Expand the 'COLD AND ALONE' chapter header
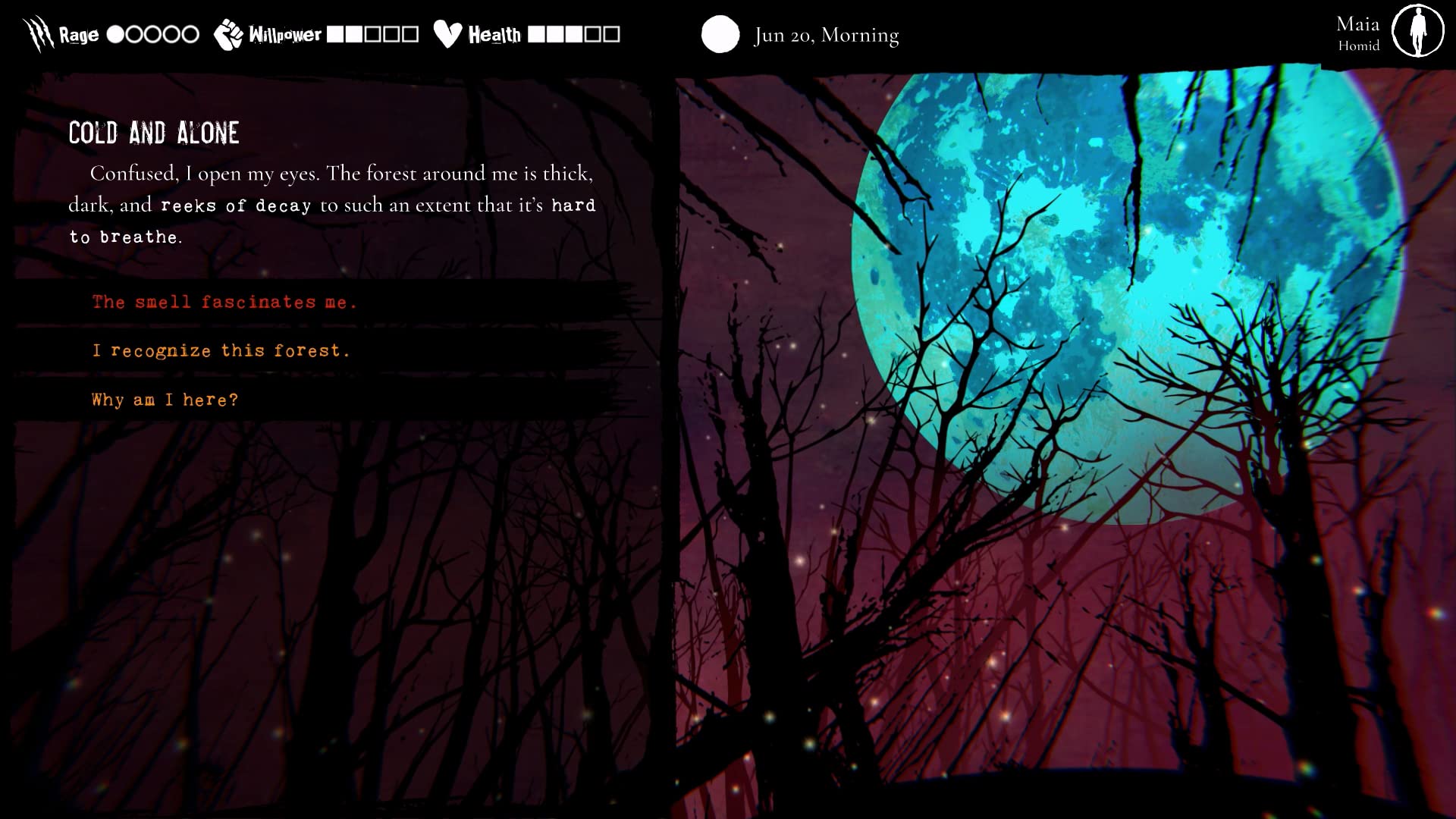 [x=154, y=133]
